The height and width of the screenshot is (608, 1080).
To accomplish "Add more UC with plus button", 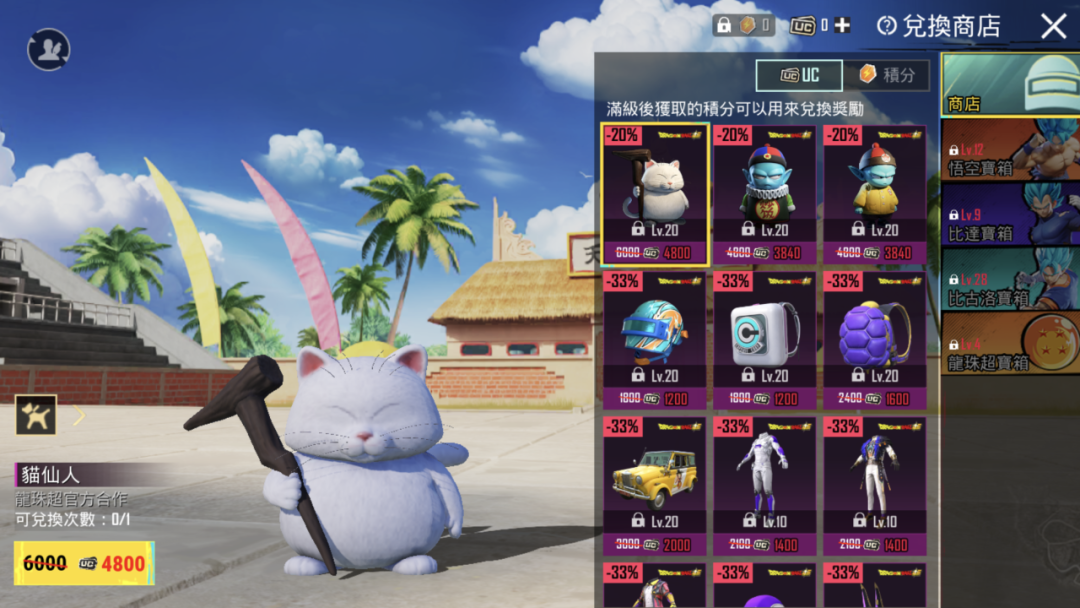I will [842, 26].
